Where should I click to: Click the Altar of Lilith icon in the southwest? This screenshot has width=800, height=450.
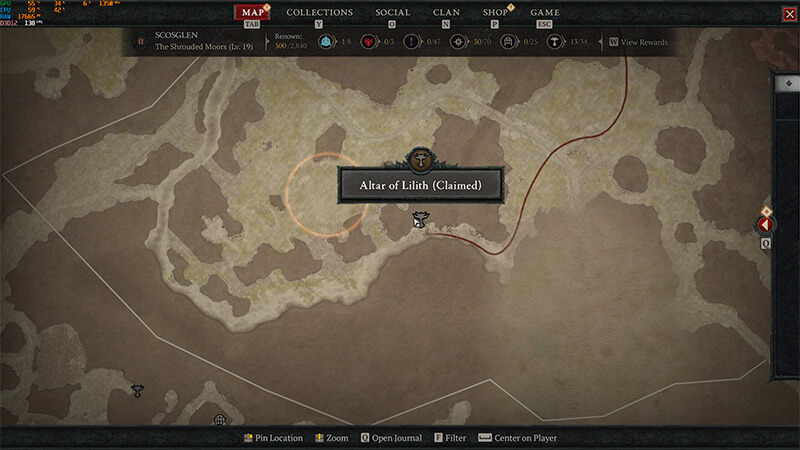[x=137, y=390]
